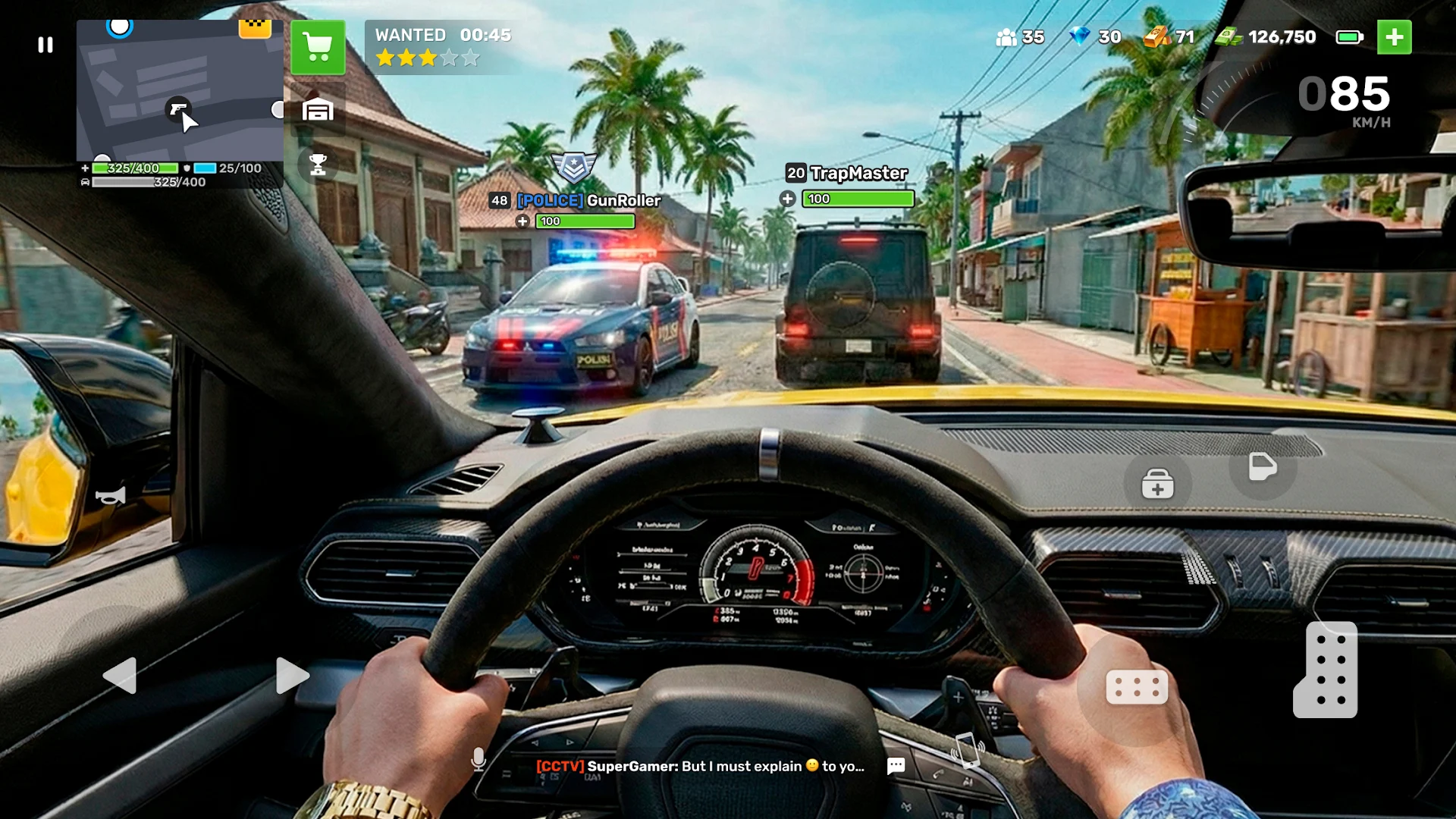Expand SuperGamer's truncated chat message
Image resolution: width=1456 pixels, height=819 pixels.
(698, 767)
